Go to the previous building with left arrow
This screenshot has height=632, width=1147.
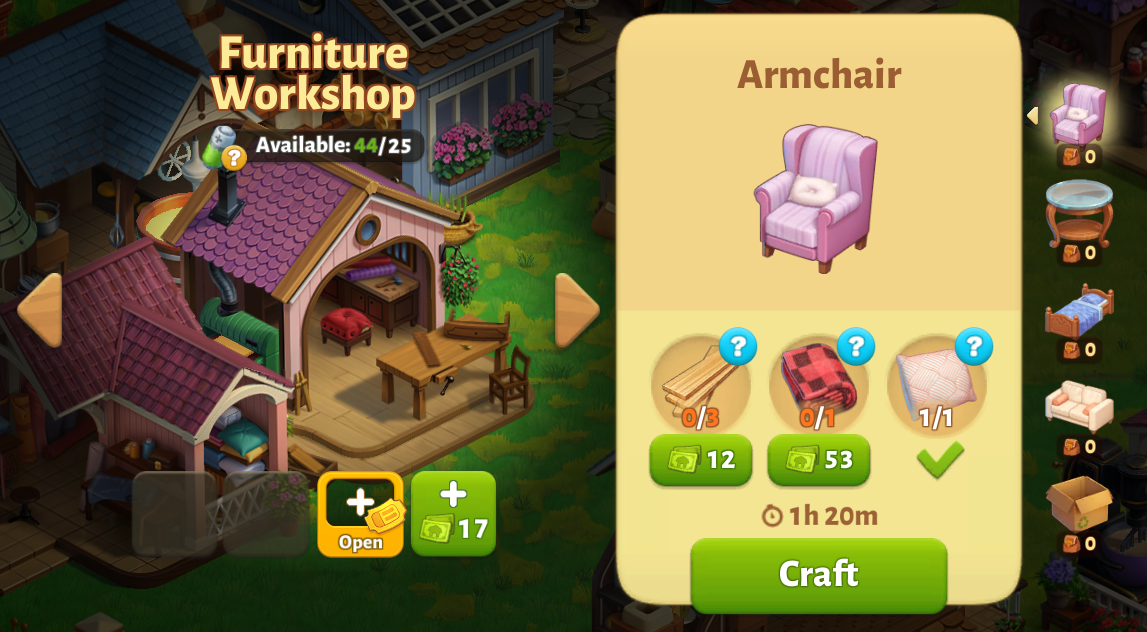[x=39, y=310]
